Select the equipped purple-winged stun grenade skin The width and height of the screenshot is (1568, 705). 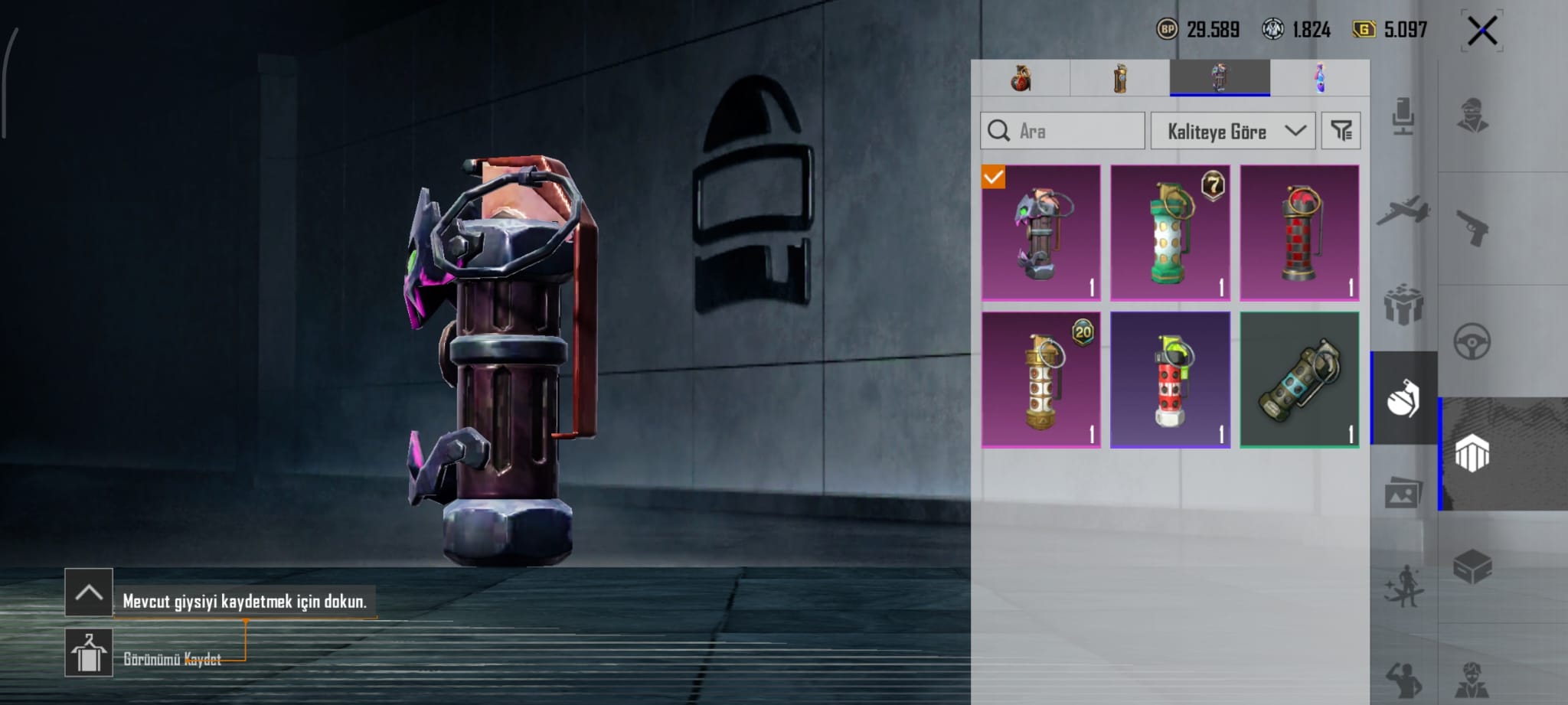coord(1041,233)
